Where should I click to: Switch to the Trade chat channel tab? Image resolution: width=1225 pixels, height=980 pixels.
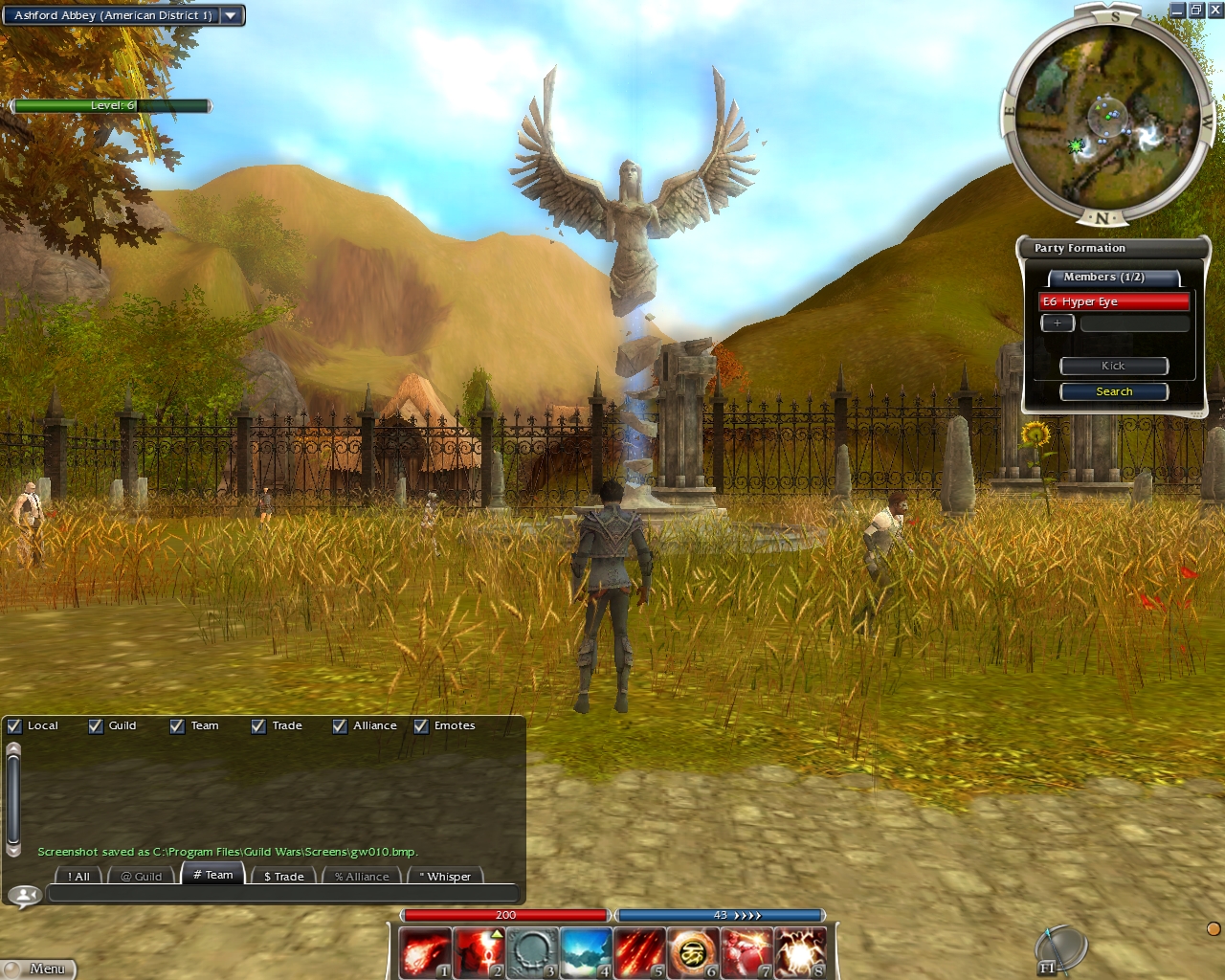[283, 876]
